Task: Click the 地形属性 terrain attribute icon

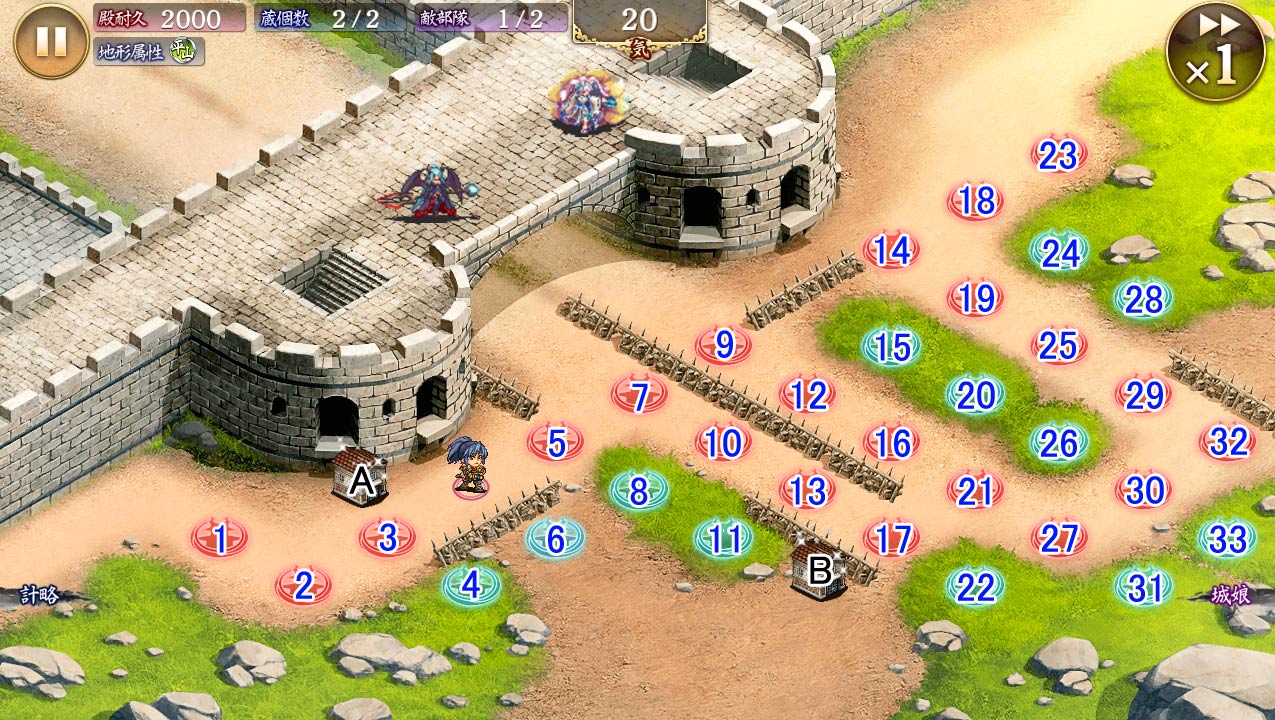Action: pos(181,51)
